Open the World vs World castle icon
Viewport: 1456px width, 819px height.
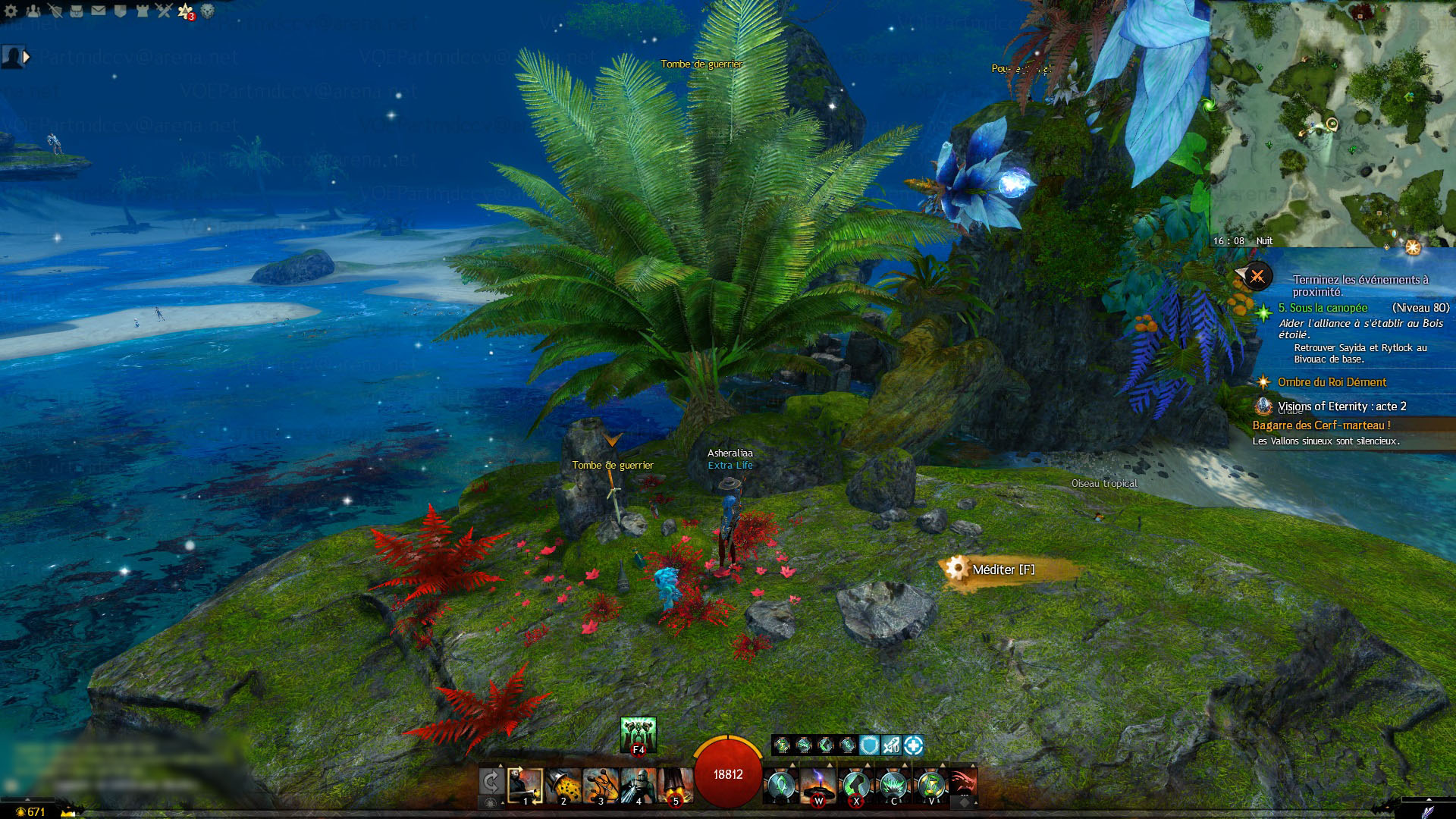(x=142, y=11)
